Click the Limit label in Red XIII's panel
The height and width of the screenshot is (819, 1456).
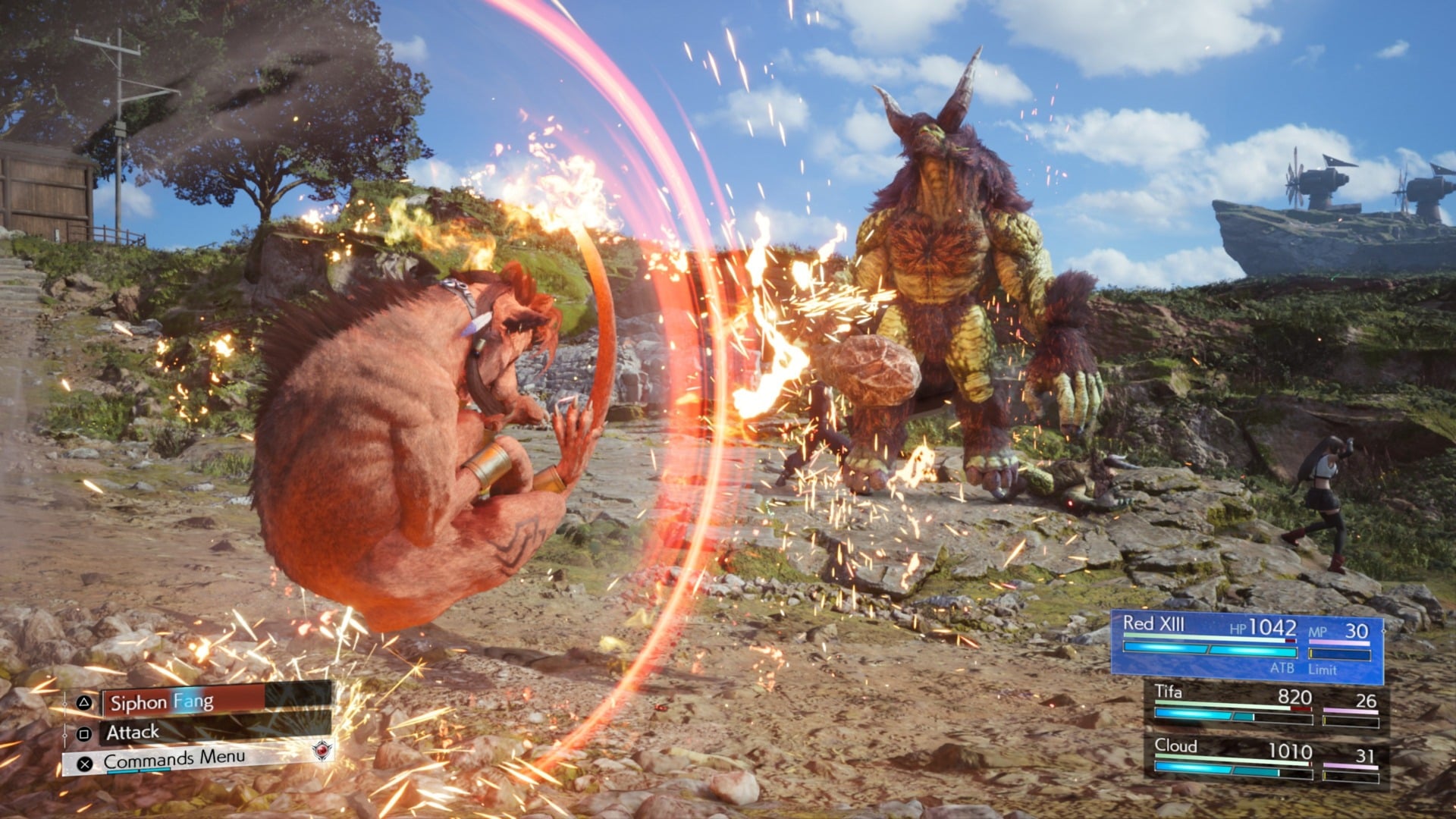point(1323,668)
